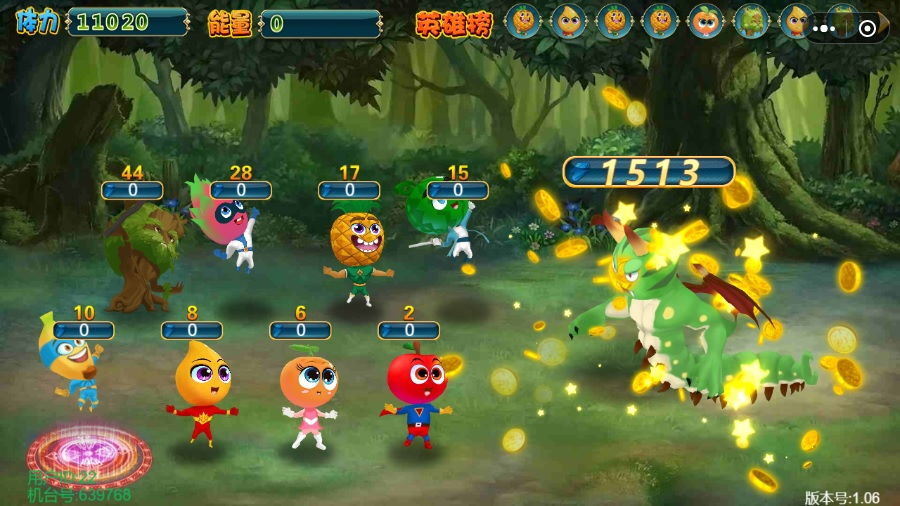Bet on the 15x watermelon swordsman
This screenshot has height=506, width=900.
(x=457, y=190)
